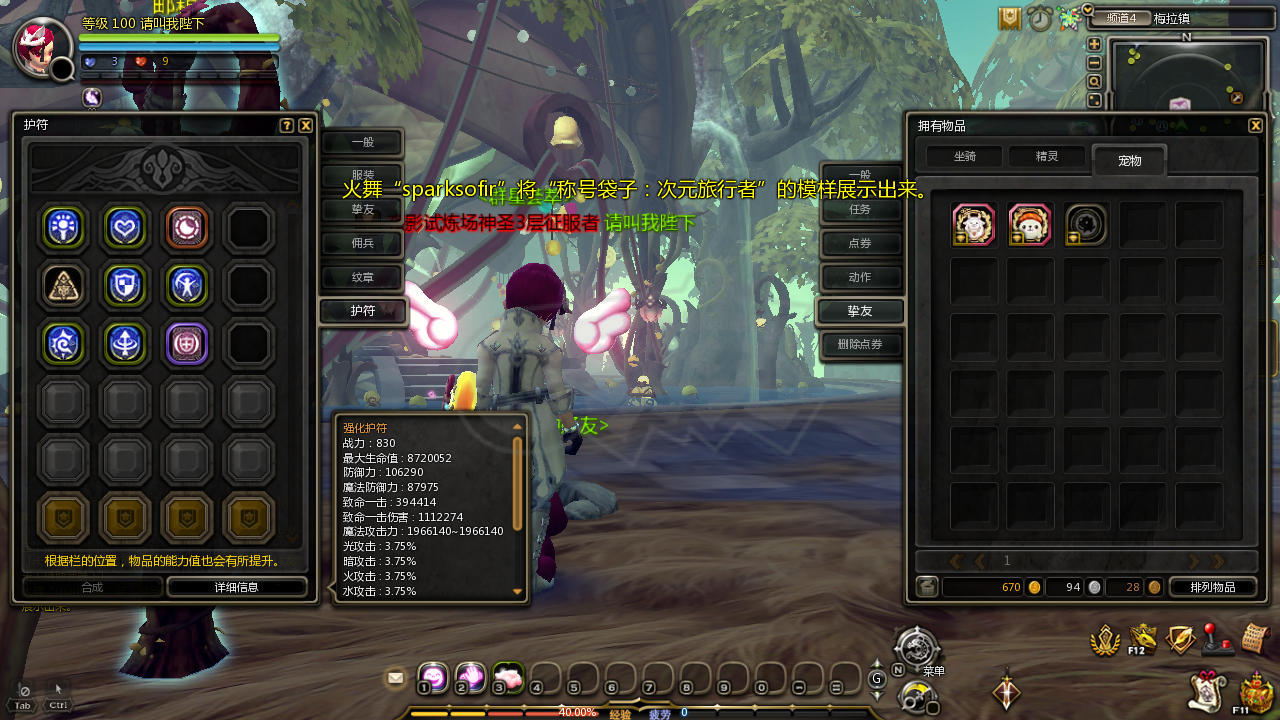Click the 详细信息 details button
Viewport: 1280px width, 720px height.
coord(237,587)
